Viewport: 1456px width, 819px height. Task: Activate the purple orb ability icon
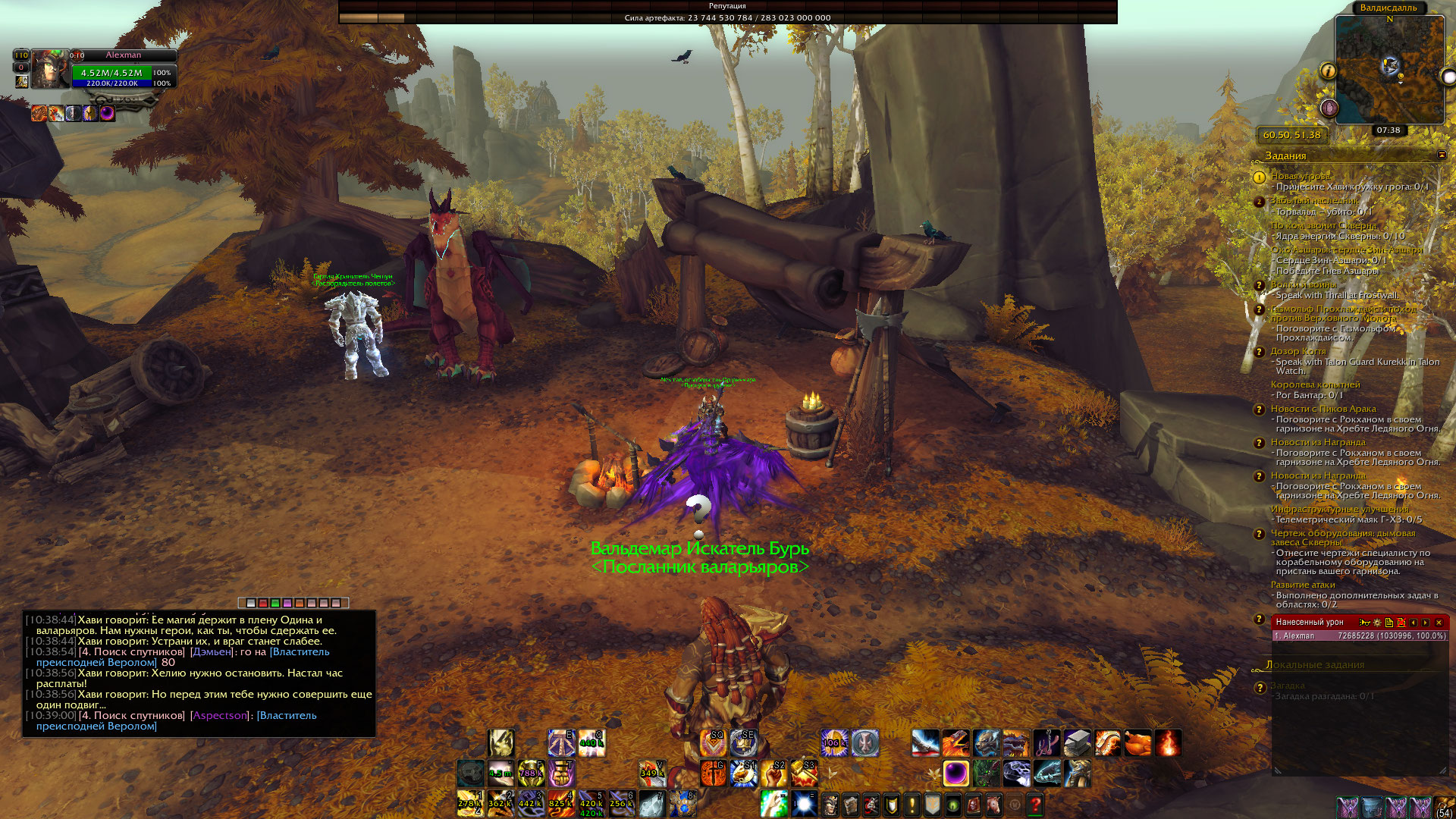tap(955, 773)
